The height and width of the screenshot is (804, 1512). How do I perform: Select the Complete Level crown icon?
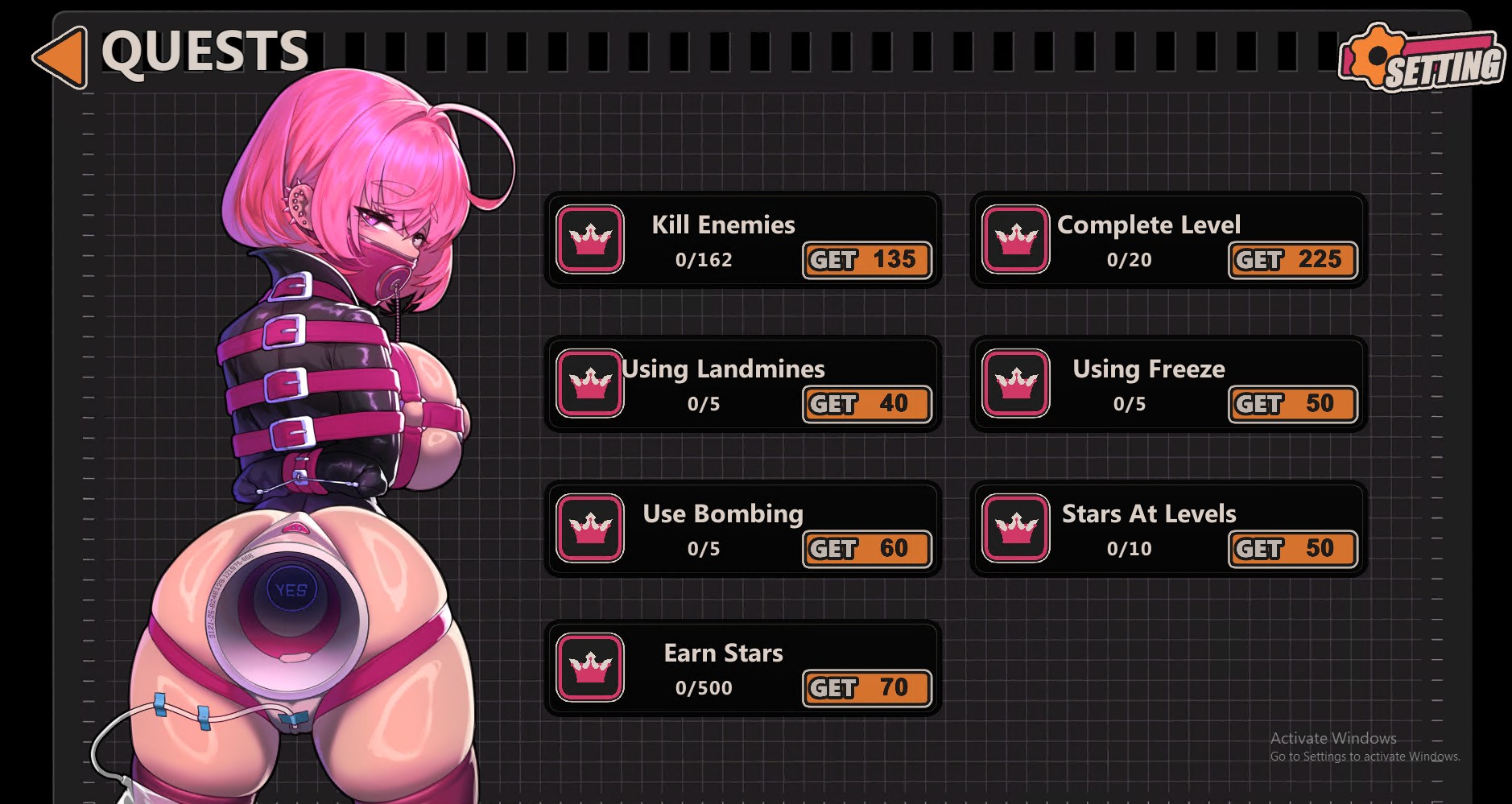point(1015,239)
